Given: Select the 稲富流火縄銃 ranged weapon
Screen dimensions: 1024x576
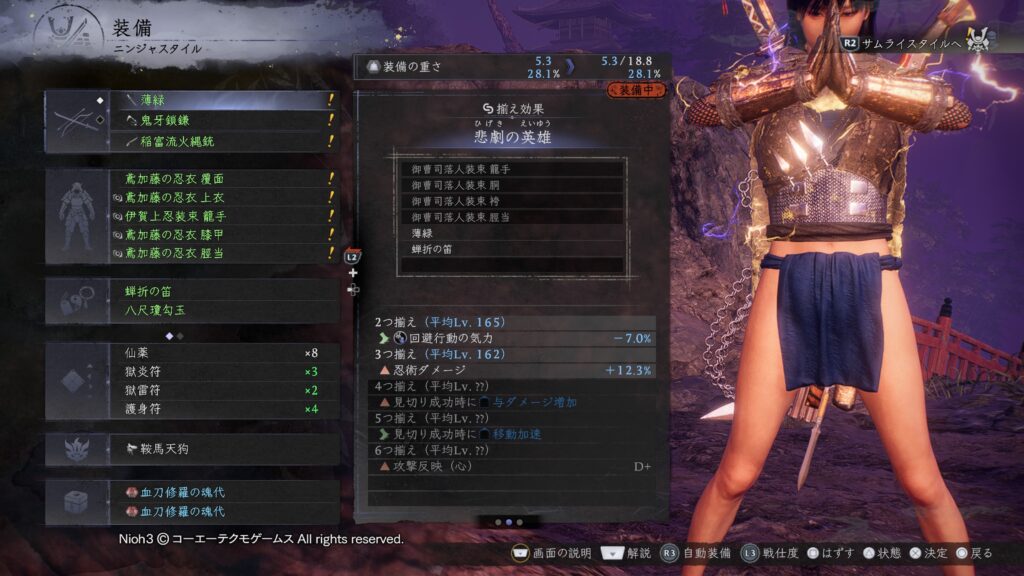Looking at the screenshot, I should click(x=220, y=142).
